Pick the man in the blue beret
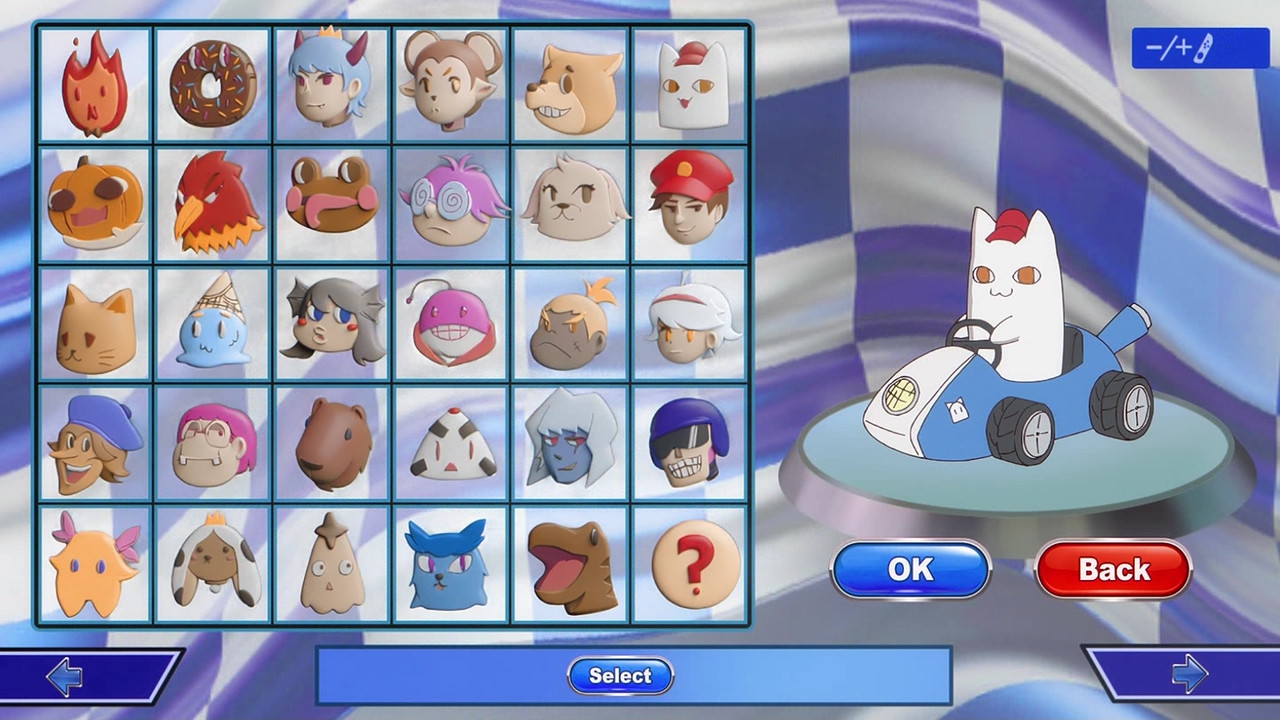The width and height of the screenshot is (1280, 720). click(x=94, y=444)
